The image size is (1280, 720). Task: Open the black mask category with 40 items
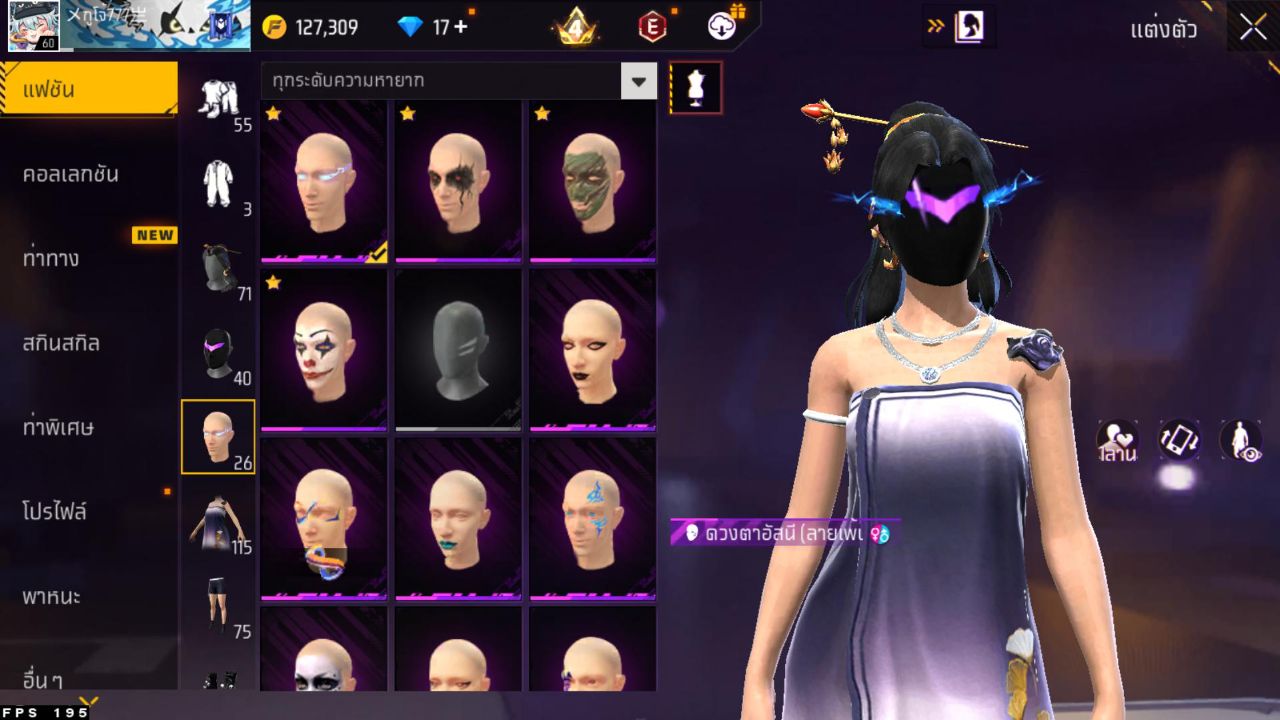click(218, 355)
